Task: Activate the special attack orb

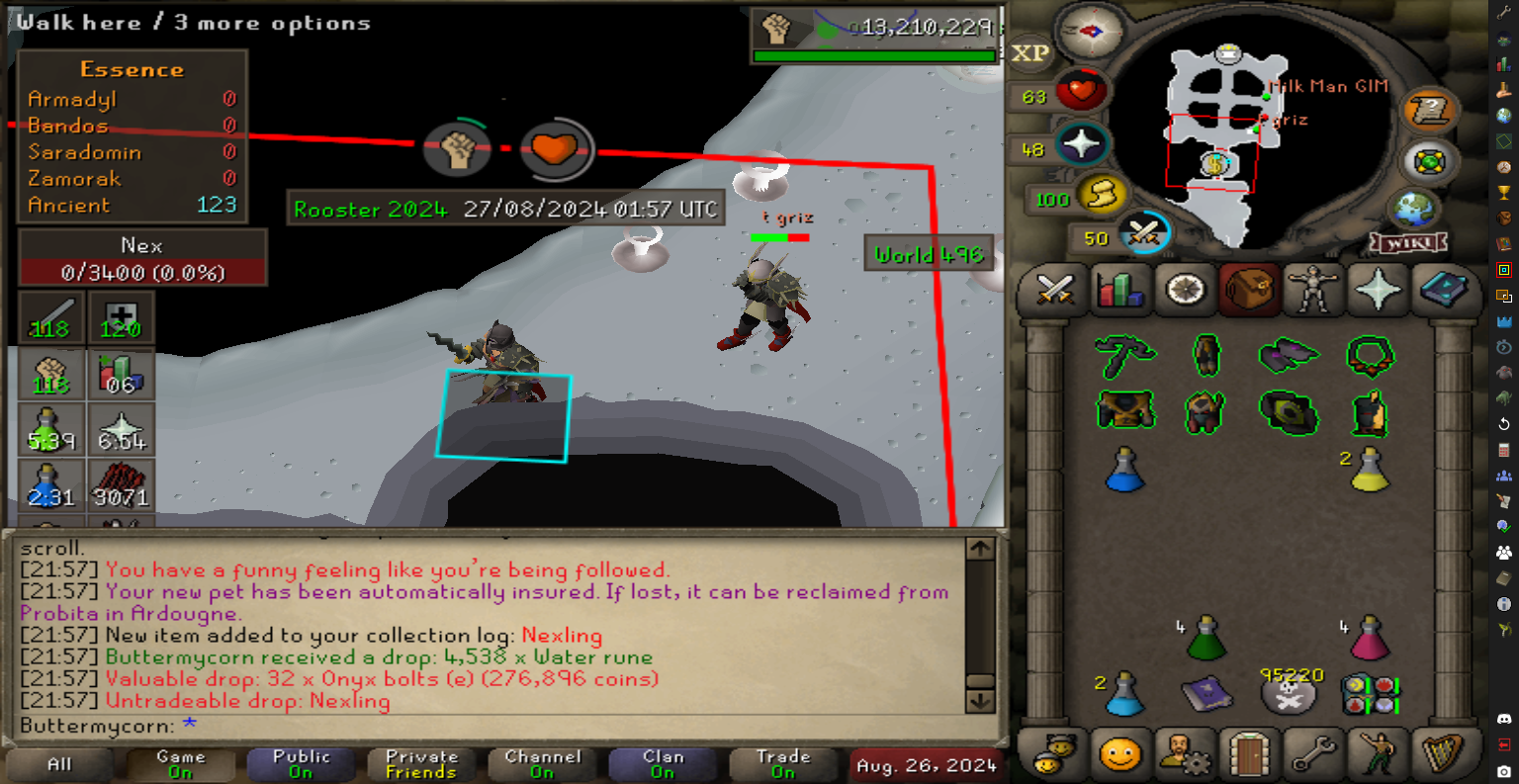Action: (x=1145, y=235)
